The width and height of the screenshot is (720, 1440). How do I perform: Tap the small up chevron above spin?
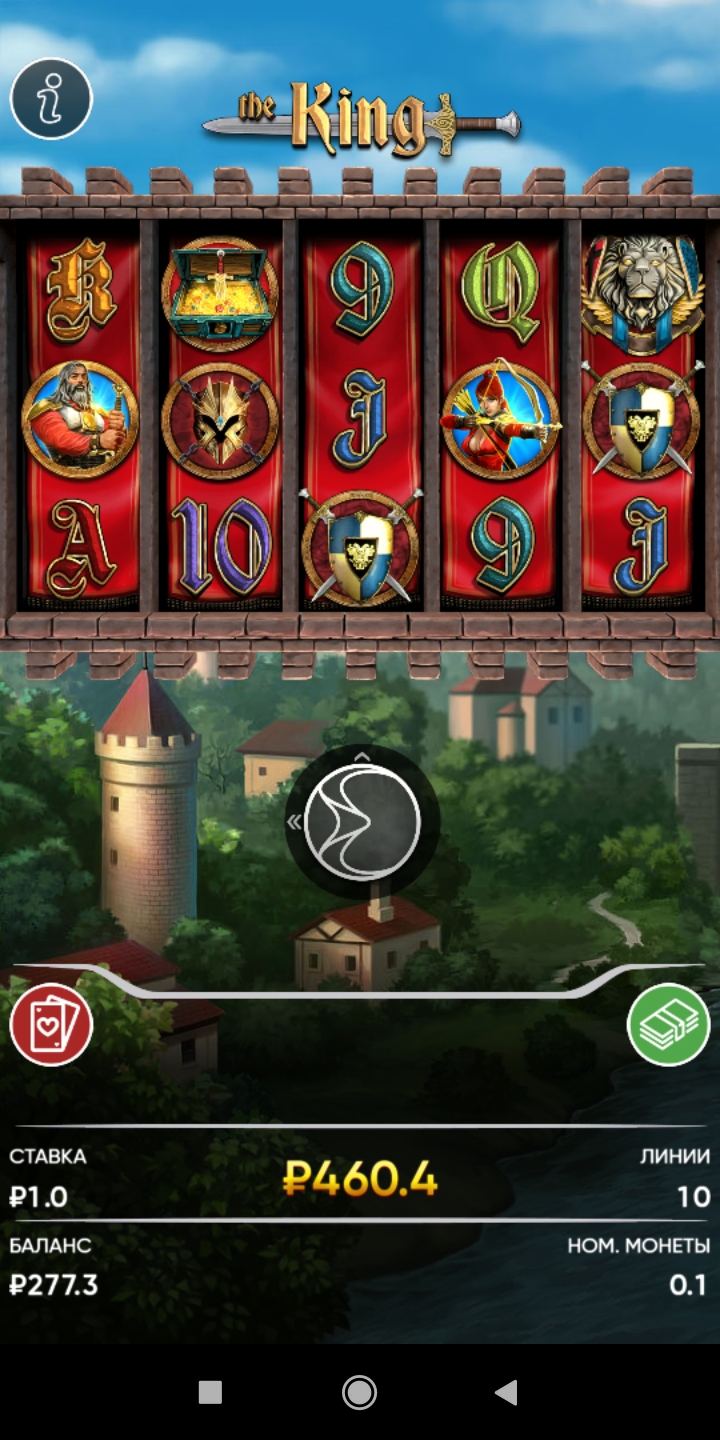click(362, 757)
